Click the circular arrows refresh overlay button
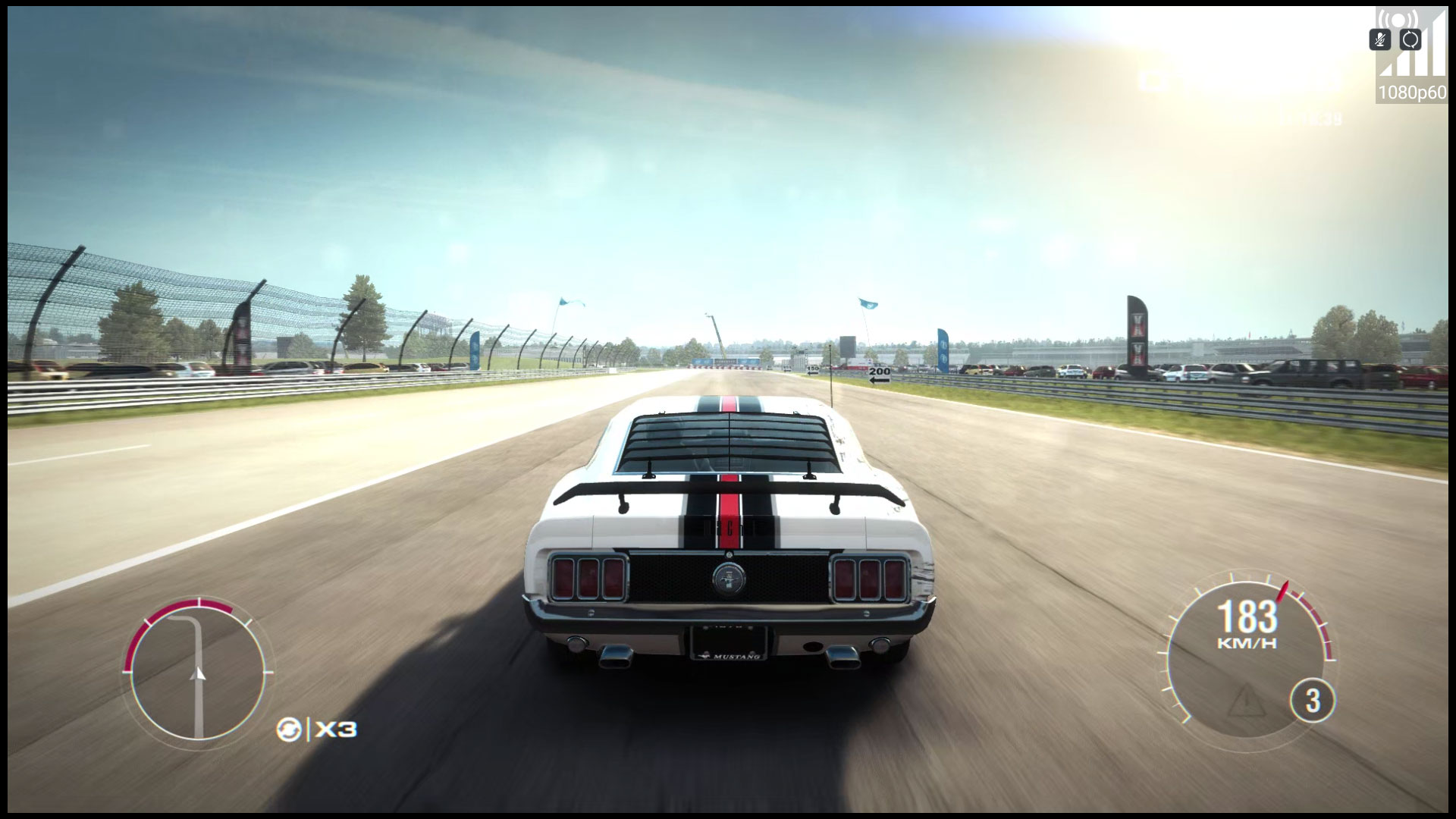Image resolution: width=1456 pixels, height=819 pixels. coord(1410,39)
